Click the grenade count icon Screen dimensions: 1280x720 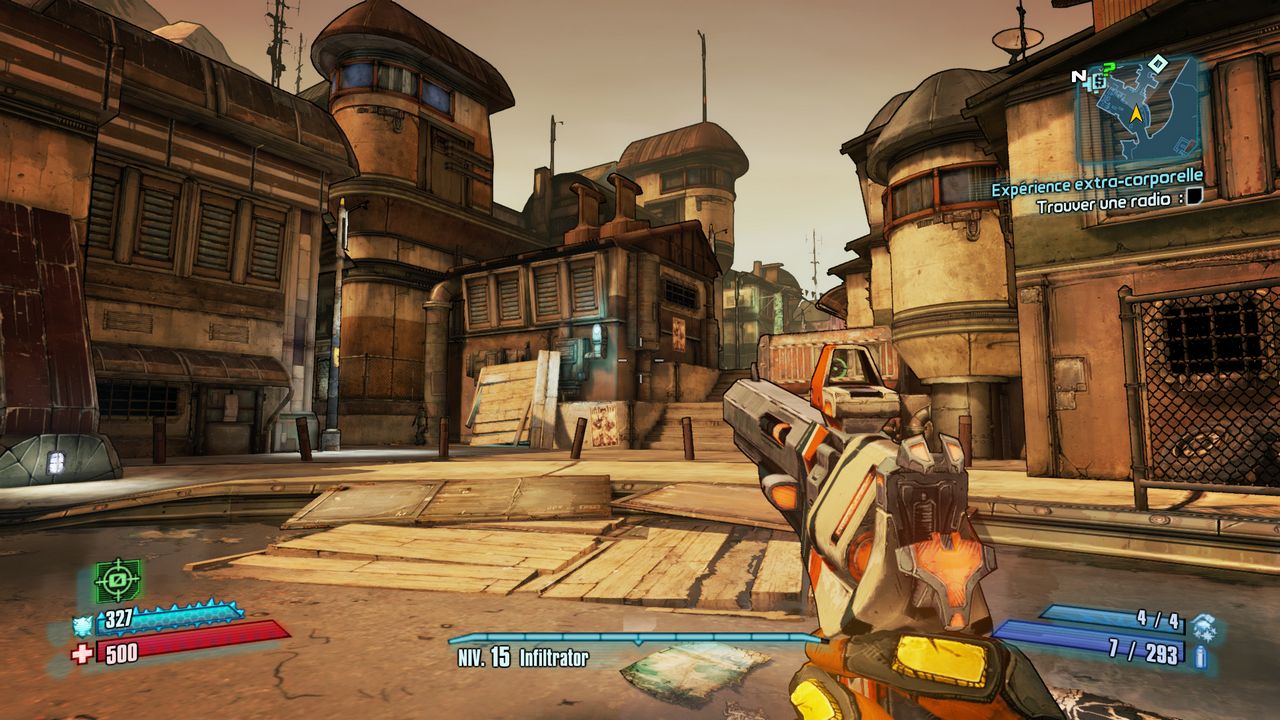[1203, 625]
